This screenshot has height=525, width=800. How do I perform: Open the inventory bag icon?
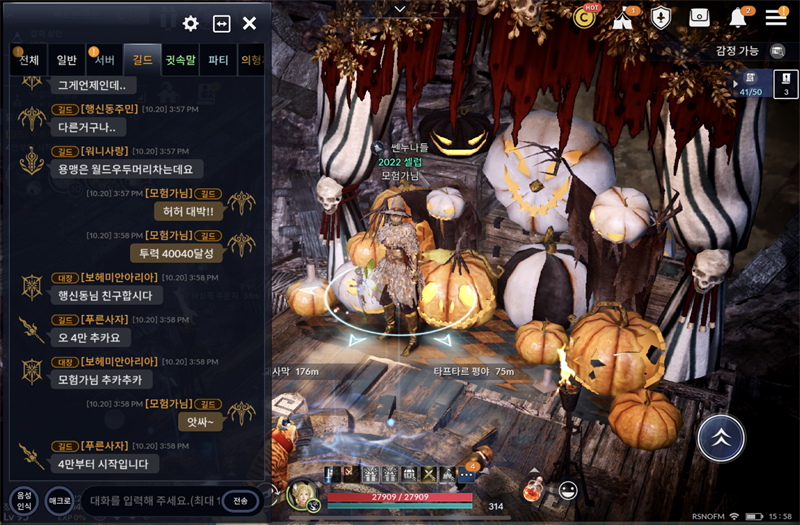699,18
